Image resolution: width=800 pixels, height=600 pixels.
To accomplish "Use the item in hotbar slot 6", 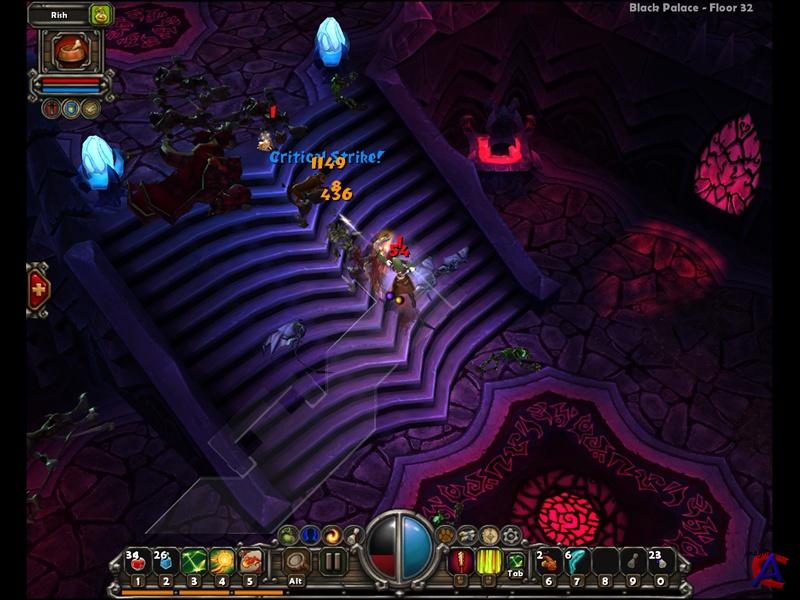I will coord(548,561).
